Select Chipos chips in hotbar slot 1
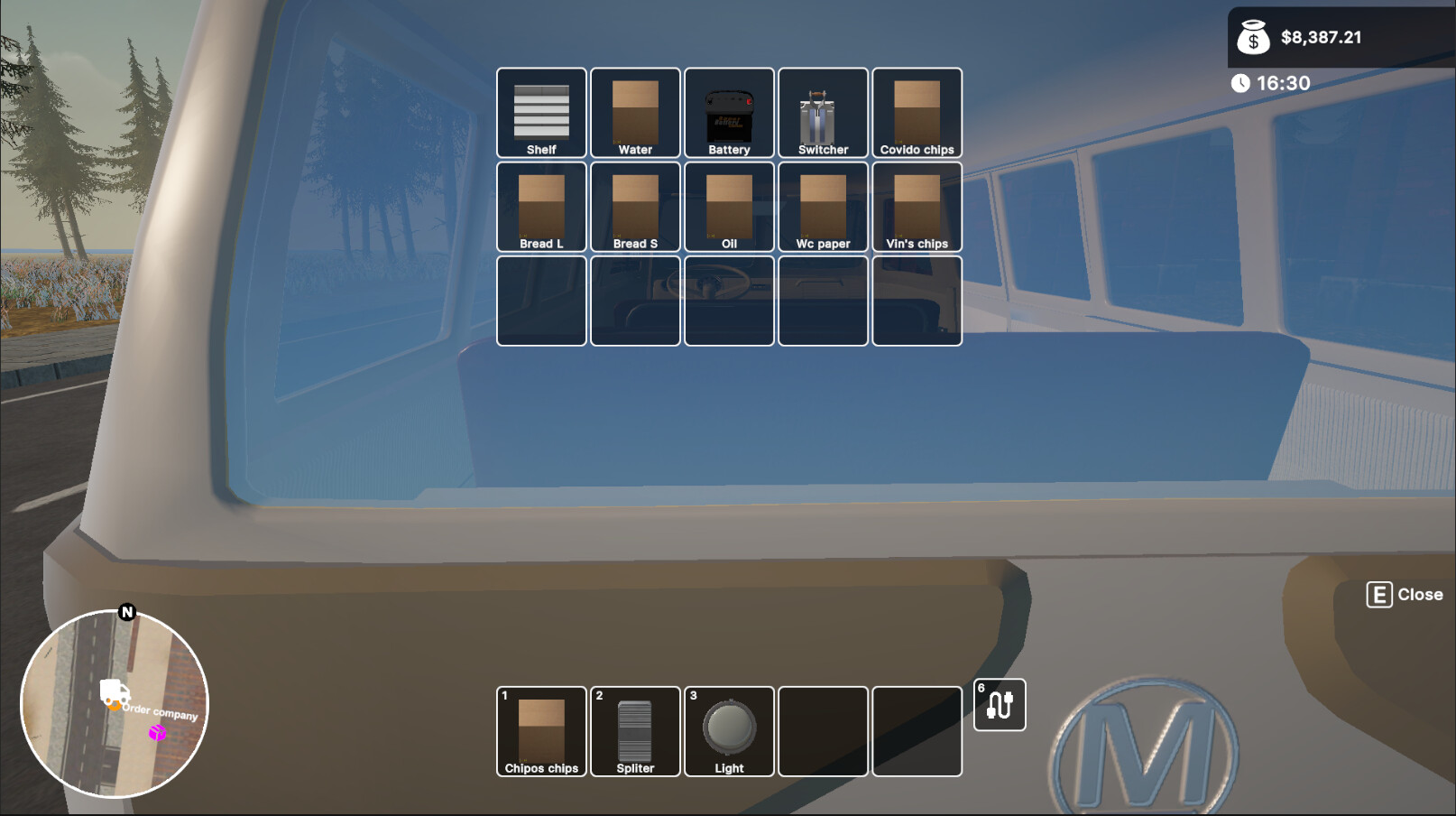Screen dimensions: 1456x816 tap(540, 731)
